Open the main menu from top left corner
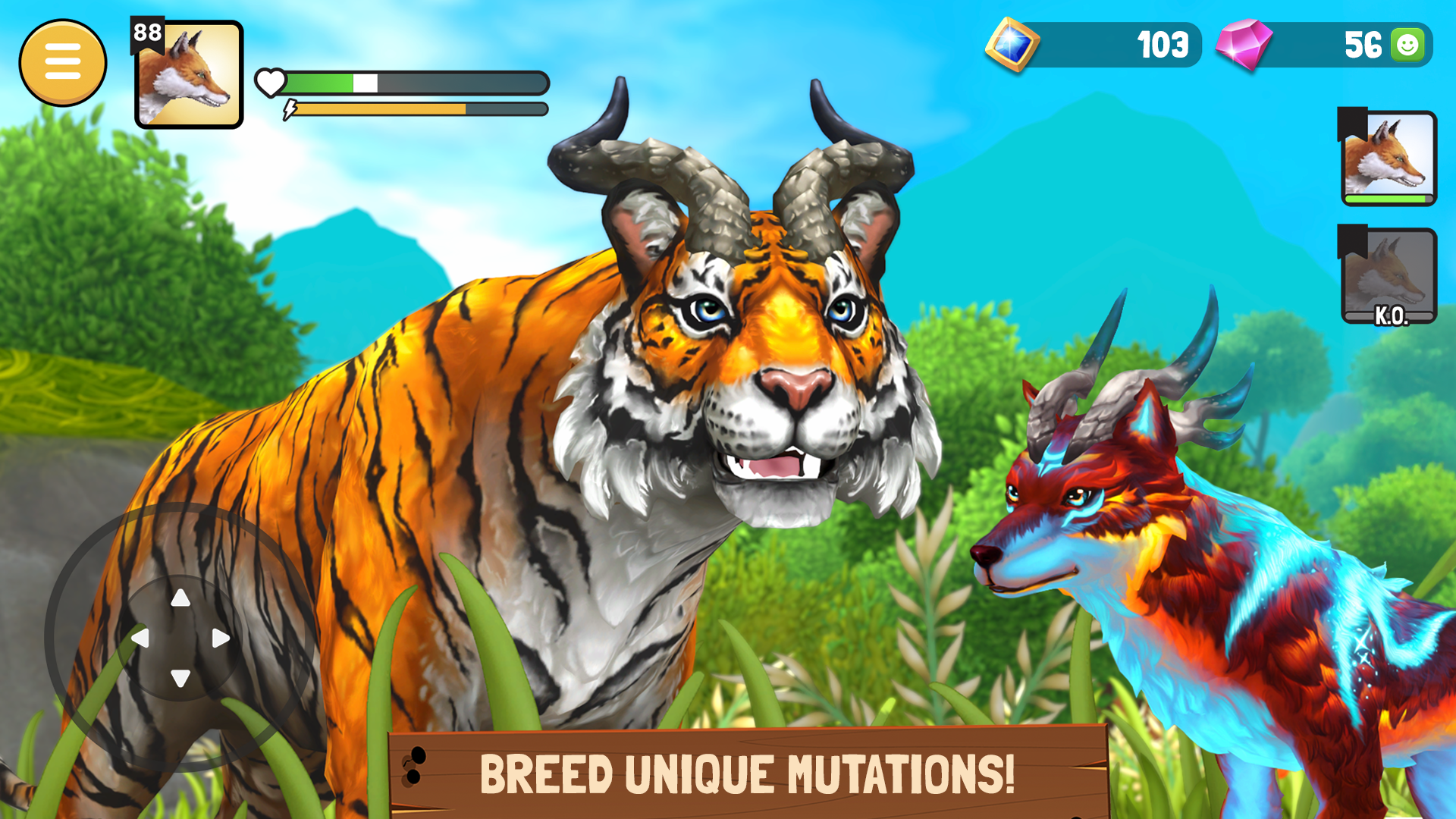 [64, 62]
